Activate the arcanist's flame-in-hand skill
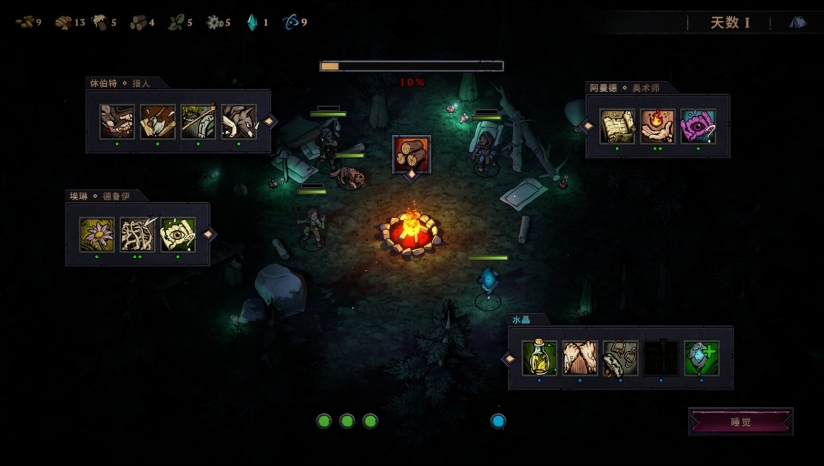 [657, 127]
